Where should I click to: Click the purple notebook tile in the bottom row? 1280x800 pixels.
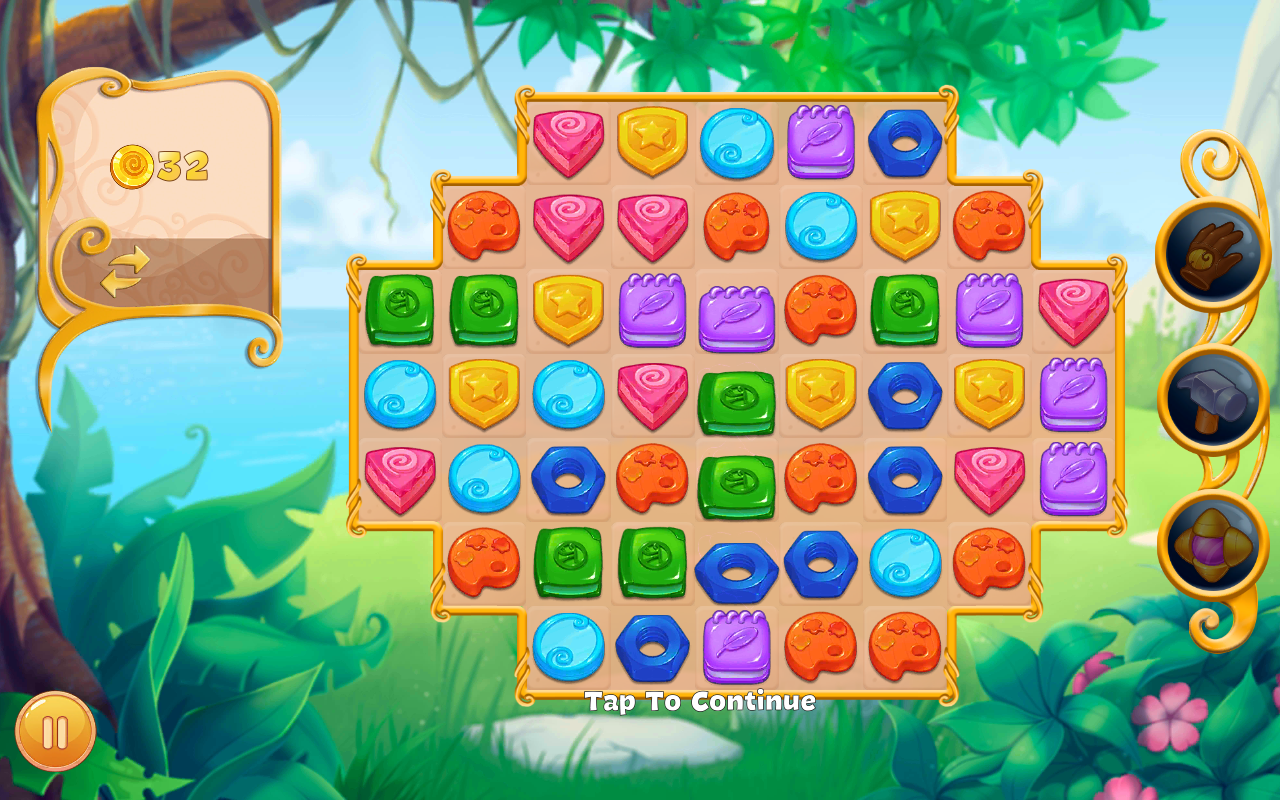[x=737, y=645]
